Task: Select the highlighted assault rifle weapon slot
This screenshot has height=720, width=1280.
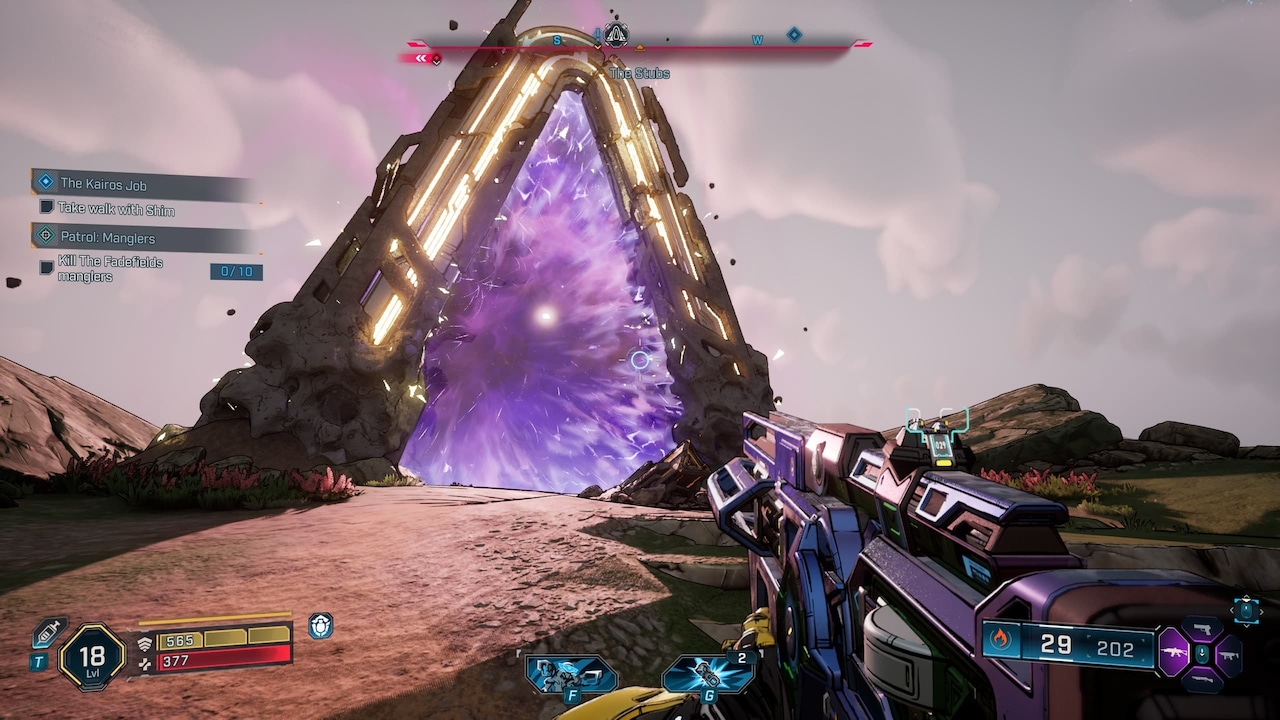Action: pos(1173,654)
